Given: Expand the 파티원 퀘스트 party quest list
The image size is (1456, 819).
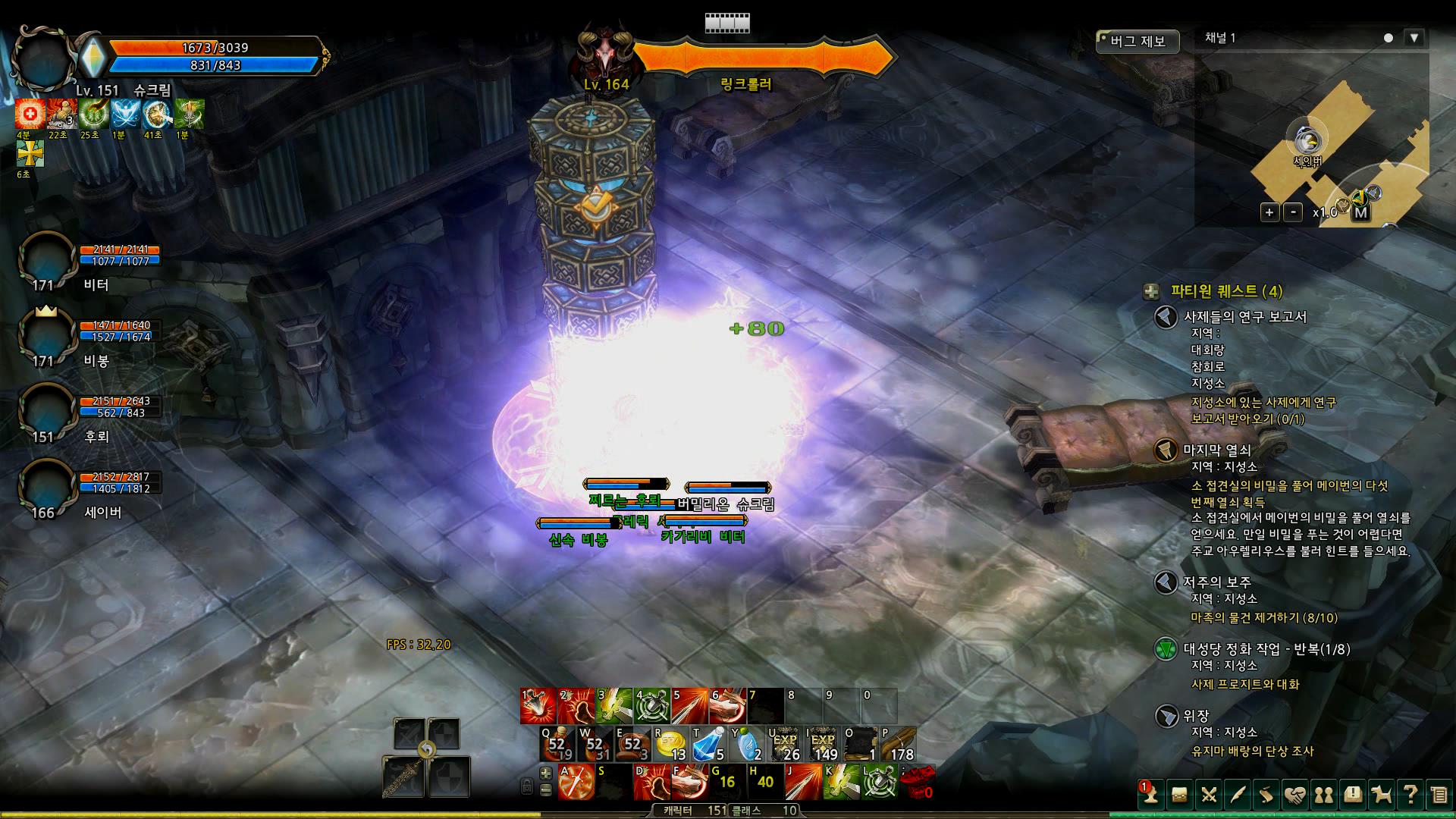Looking at the screenshot, I should 1152,291.
